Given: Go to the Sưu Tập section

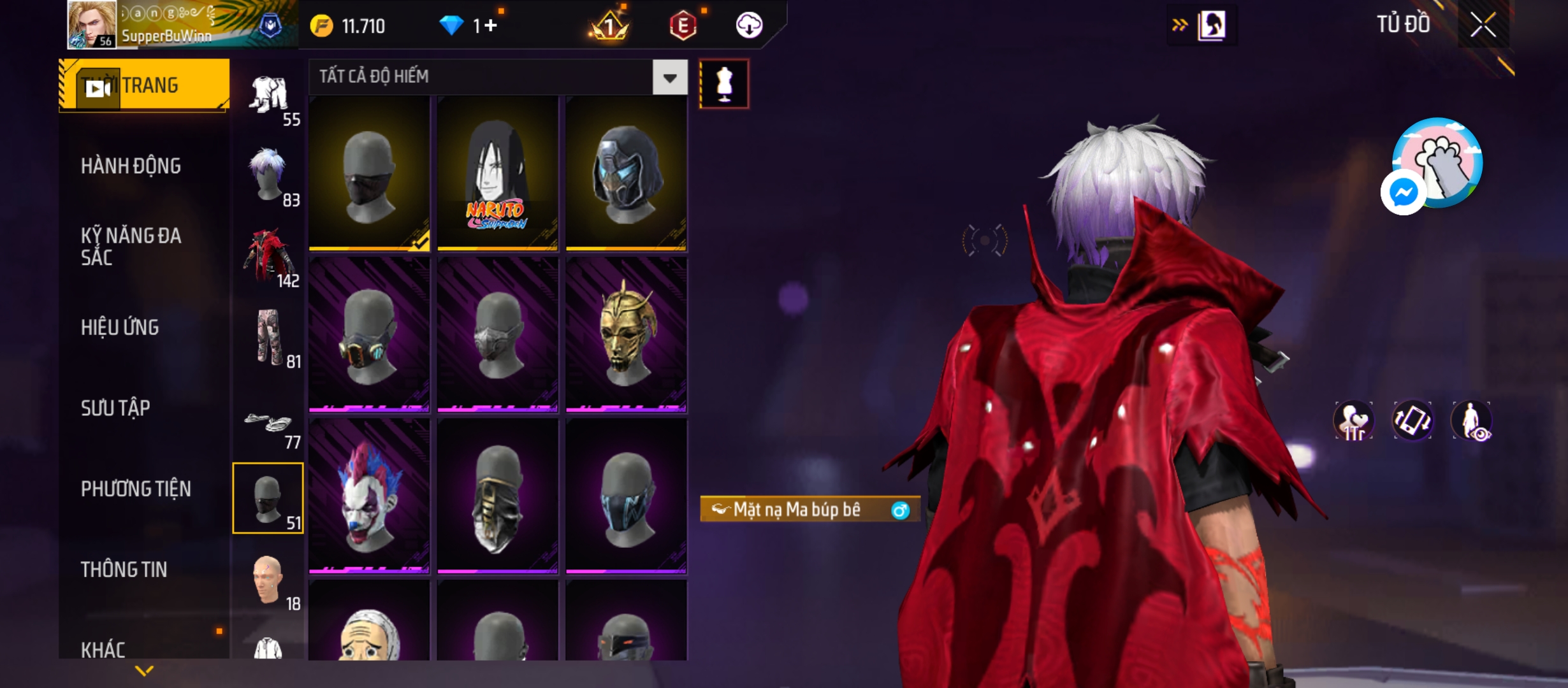Looking at the screenshot, I should coord(115,408).
